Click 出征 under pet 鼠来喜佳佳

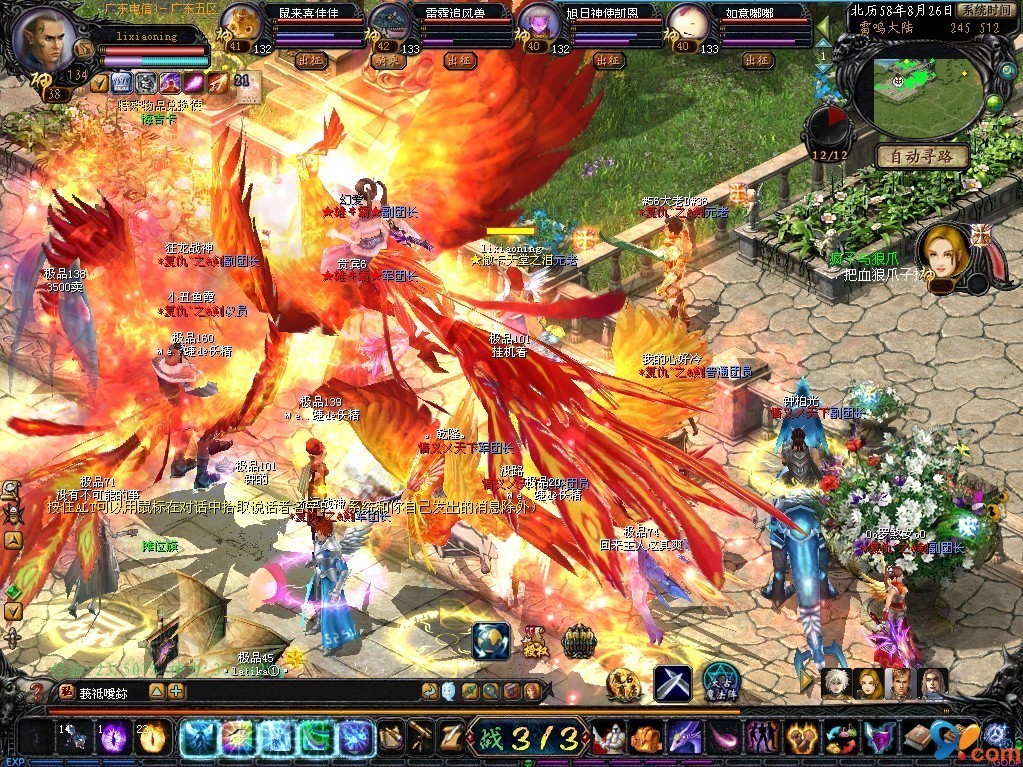pos(312,60)
